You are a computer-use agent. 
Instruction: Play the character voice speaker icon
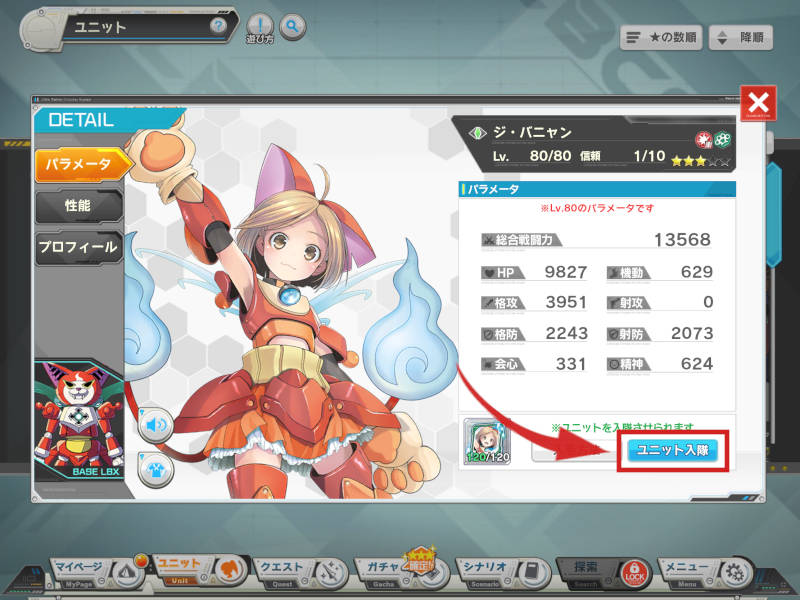click(x=156, y=425)
